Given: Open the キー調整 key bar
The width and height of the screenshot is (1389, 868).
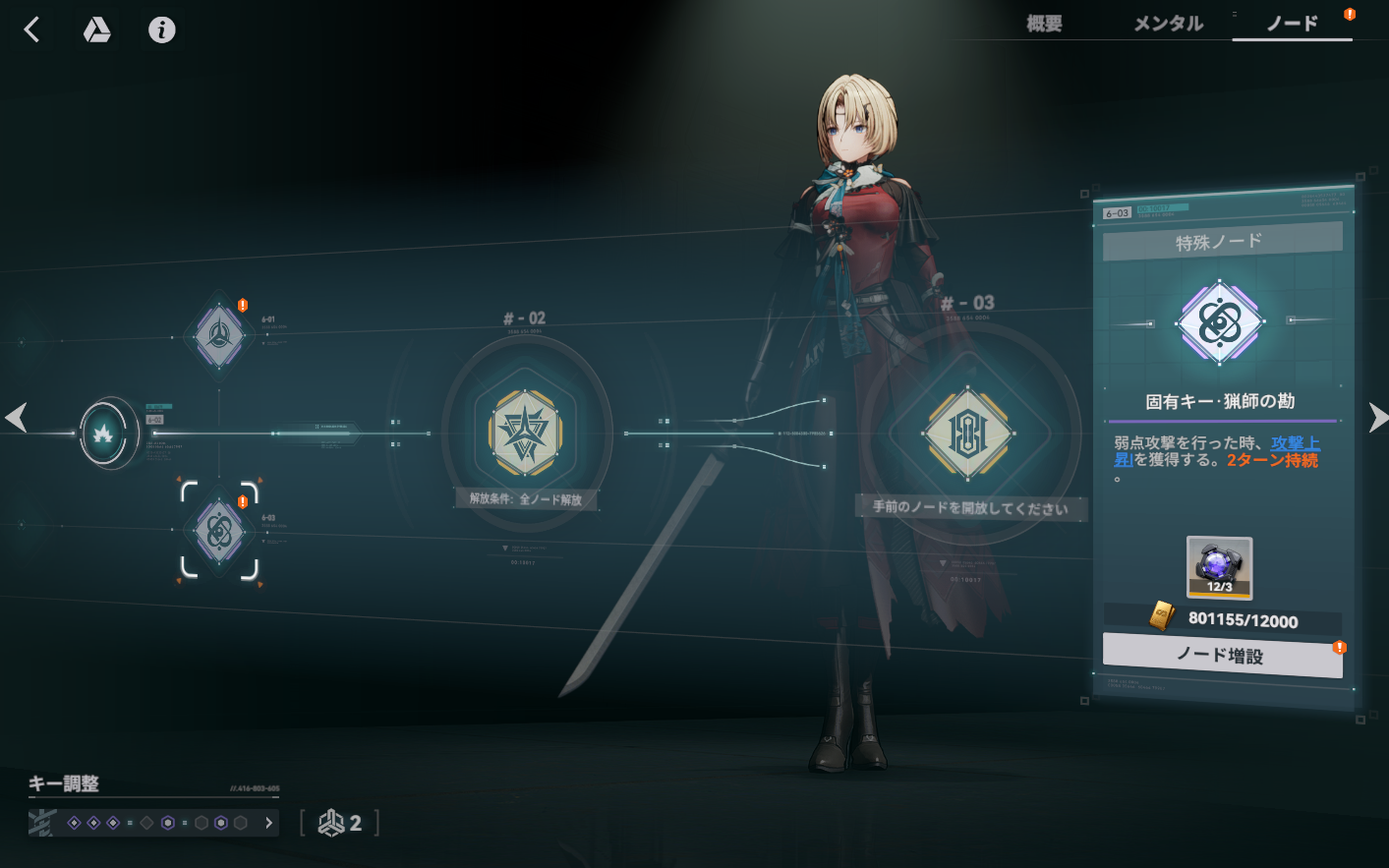Looking at the screenshot, I should pos(153,823).
